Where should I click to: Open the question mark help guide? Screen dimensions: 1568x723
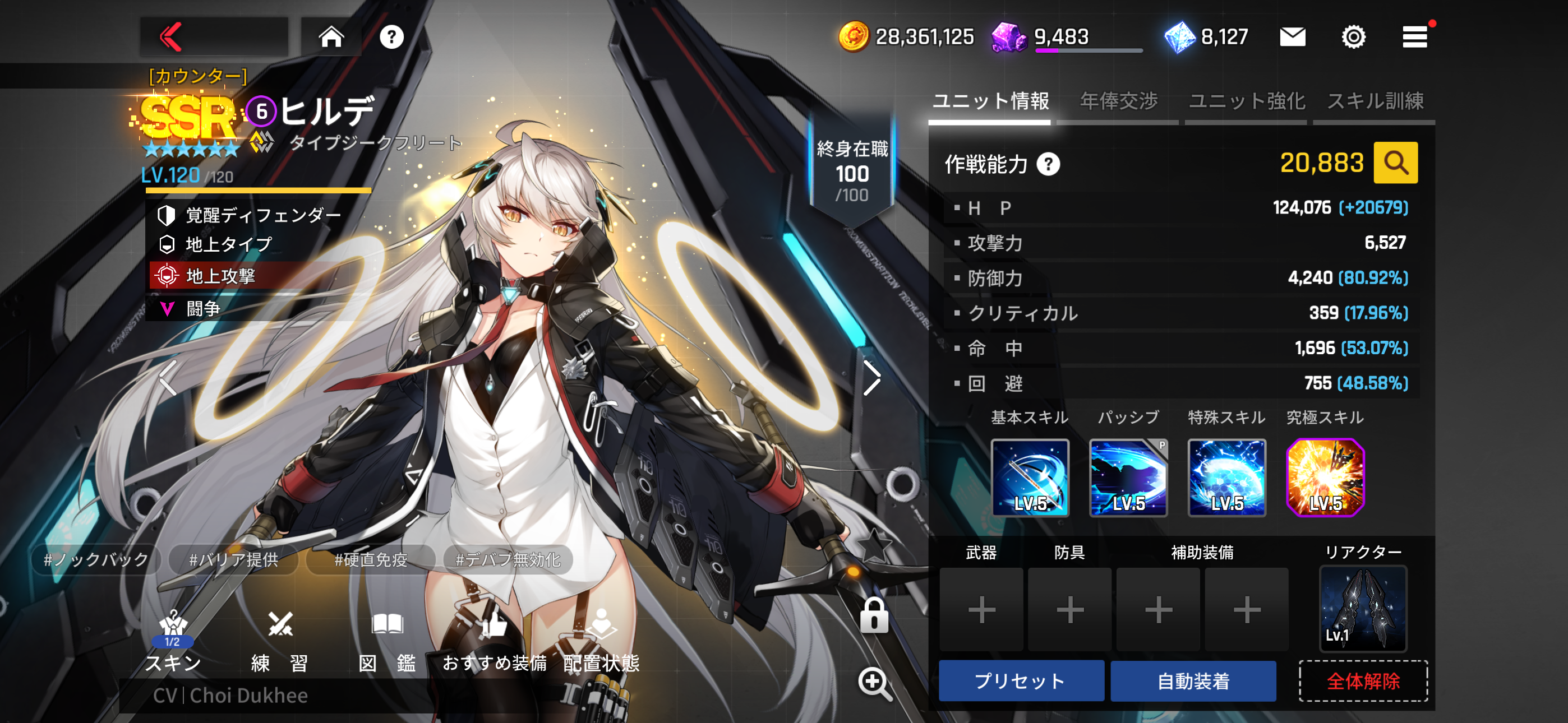coord(391,37)
